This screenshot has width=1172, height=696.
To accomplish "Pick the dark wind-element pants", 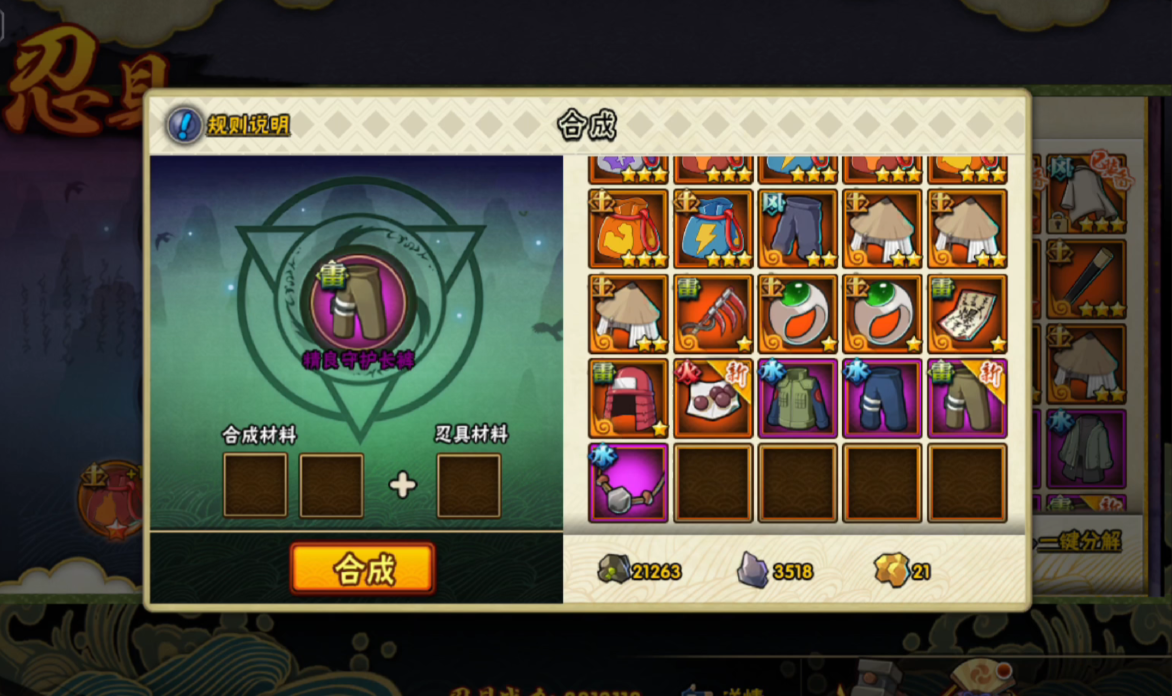I will pyautogui.click(x=798, y=229).
